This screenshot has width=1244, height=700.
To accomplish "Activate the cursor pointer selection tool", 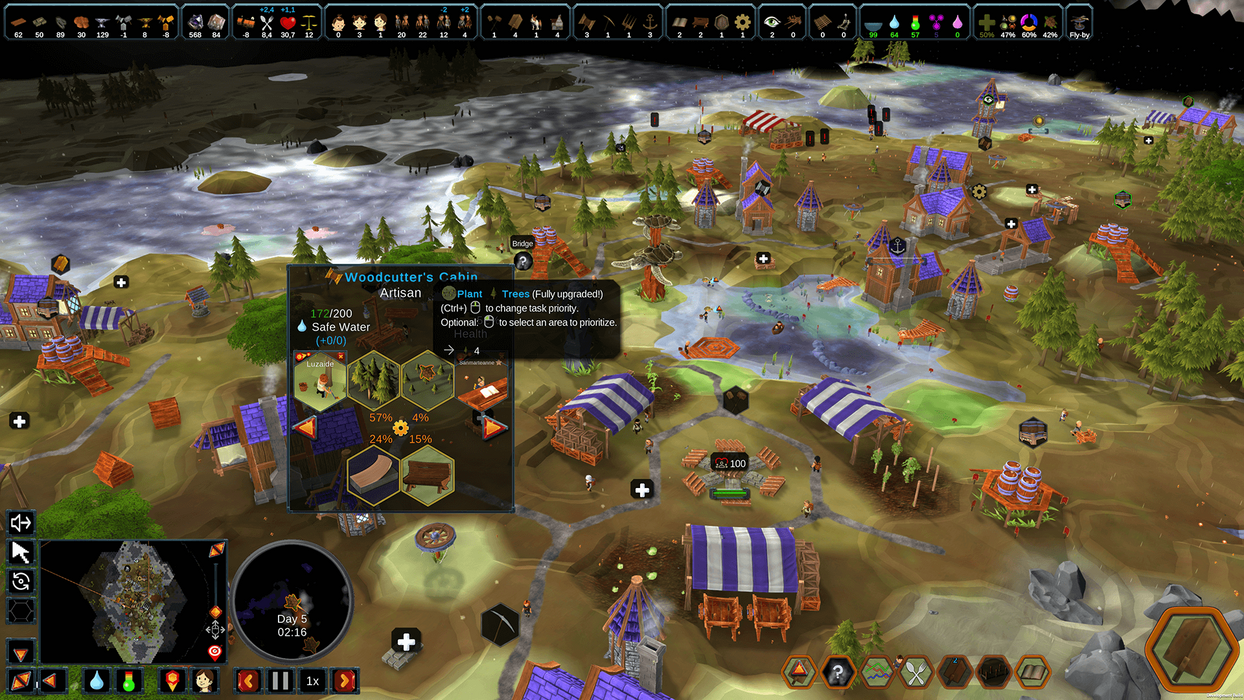I will [21, 551].
